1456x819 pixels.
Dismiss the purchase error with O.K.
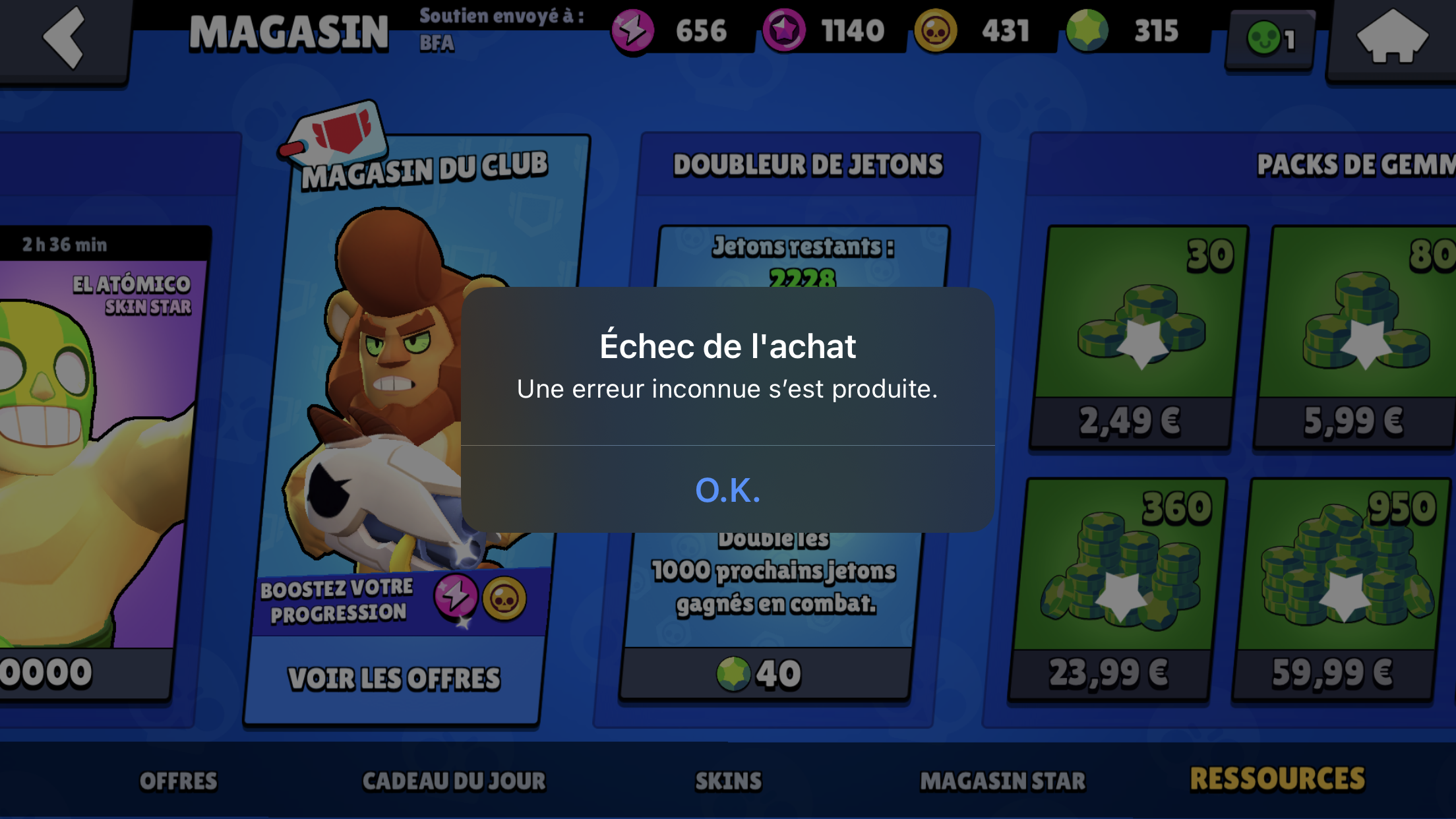[727, 490]
